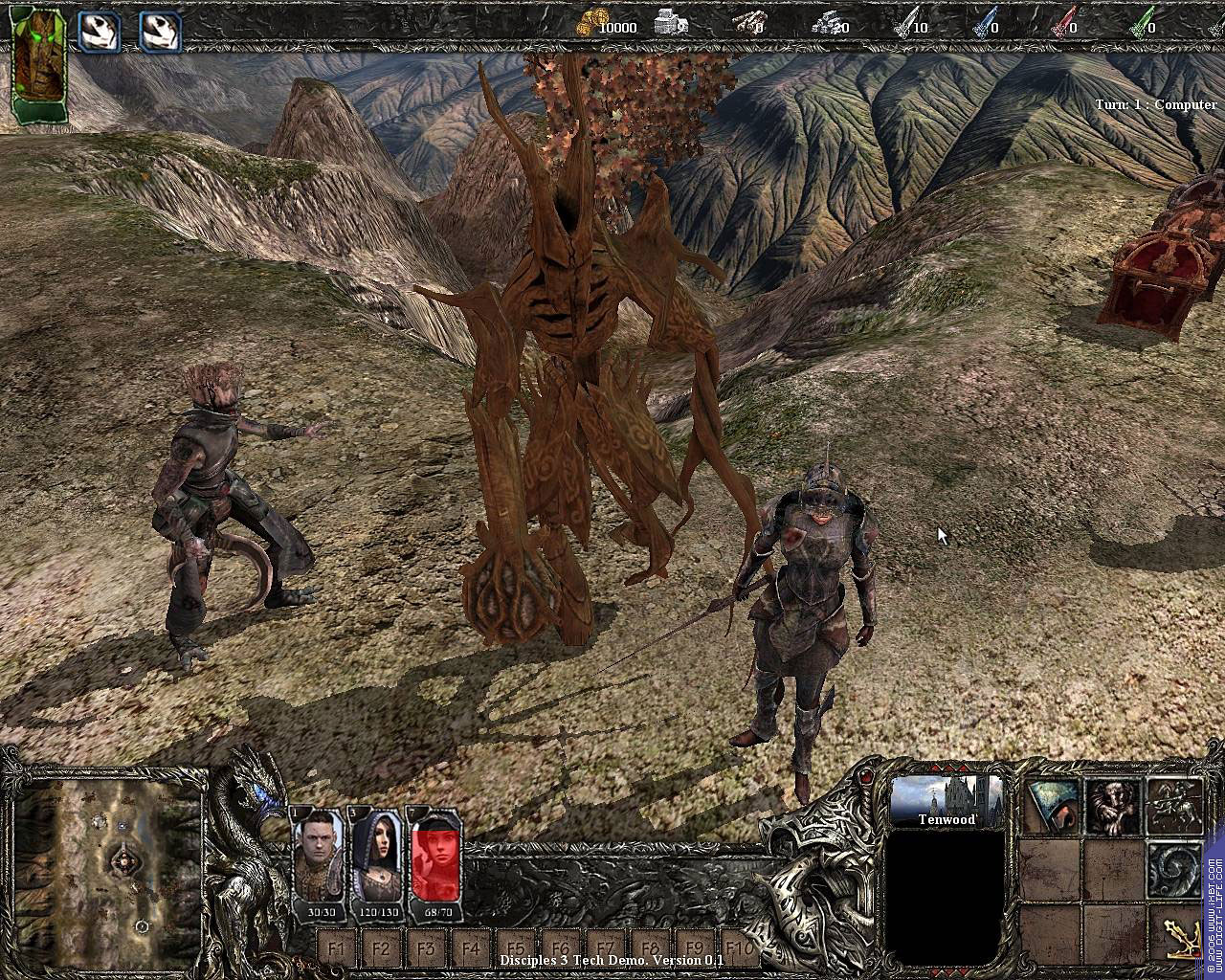This screenshot has width=1225, height=980.
Task: Choose the F3 hotkey slot
Action: (427, 949)
